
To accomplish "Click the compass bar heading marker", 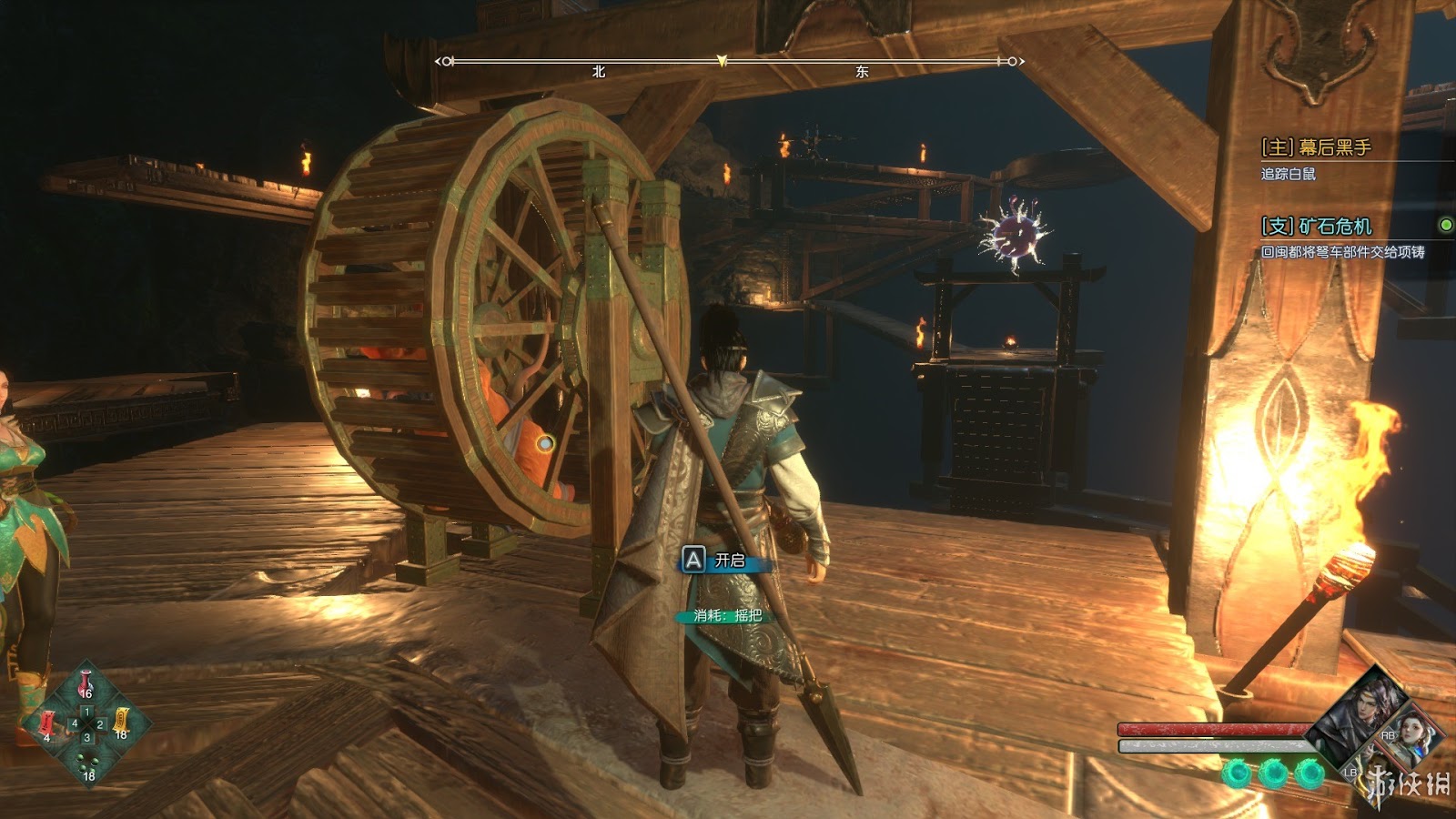I will tap(722, 61).
